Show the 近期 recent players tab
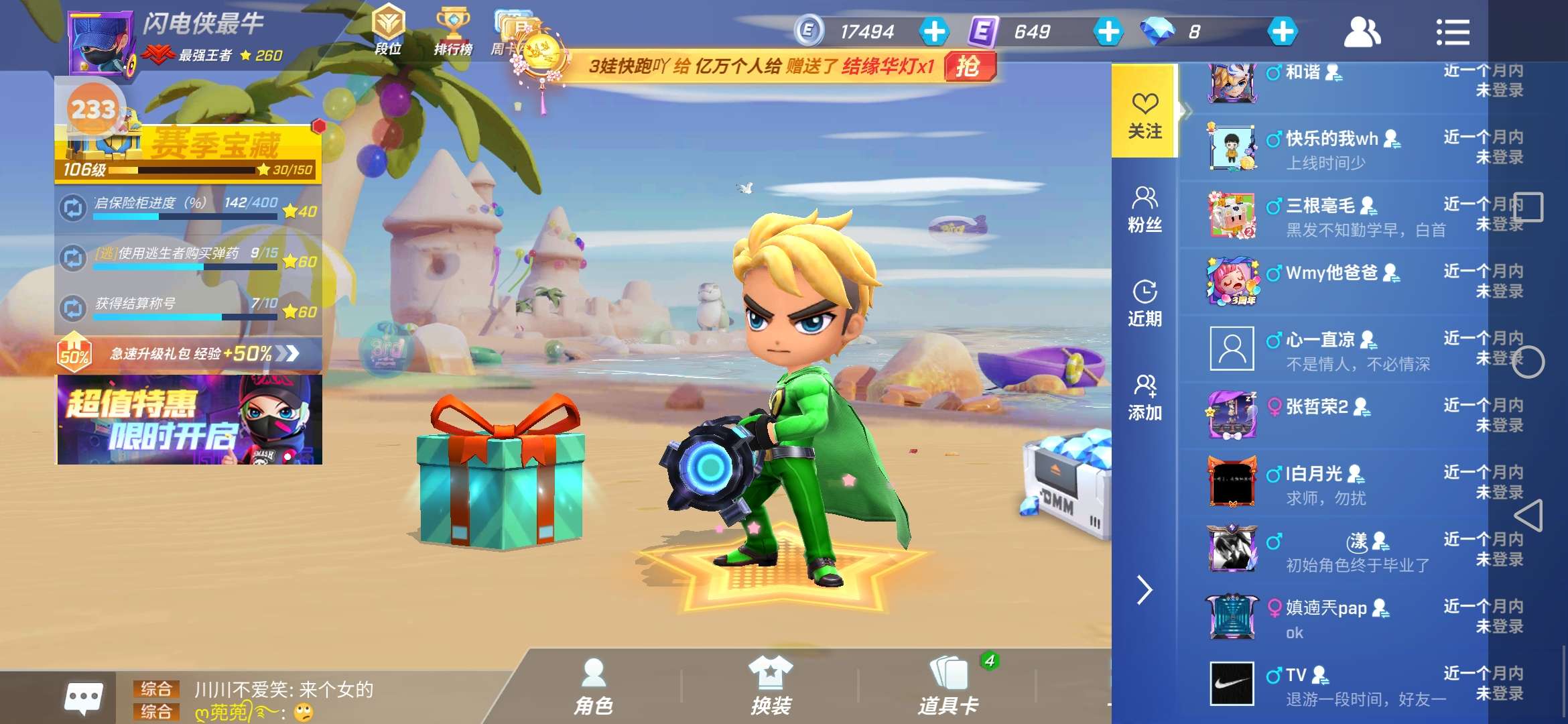This screenshot has width=1568, height=724. pos(1145,303)
